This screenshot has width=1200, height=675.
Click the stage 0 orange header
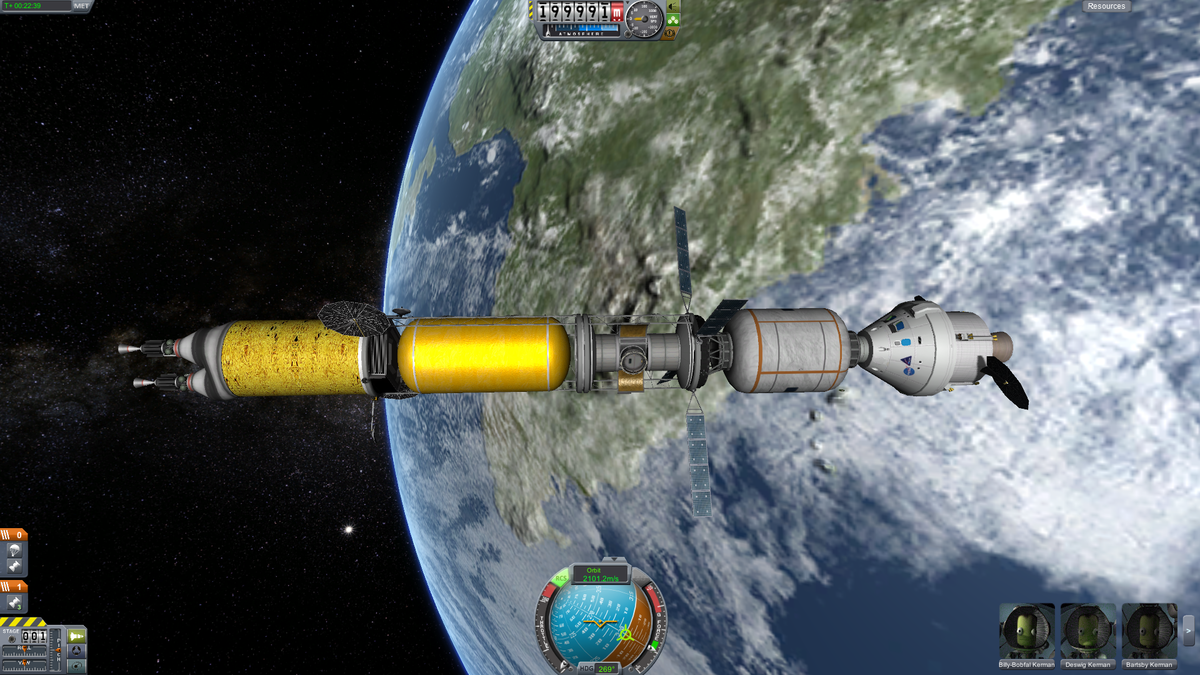14,534
